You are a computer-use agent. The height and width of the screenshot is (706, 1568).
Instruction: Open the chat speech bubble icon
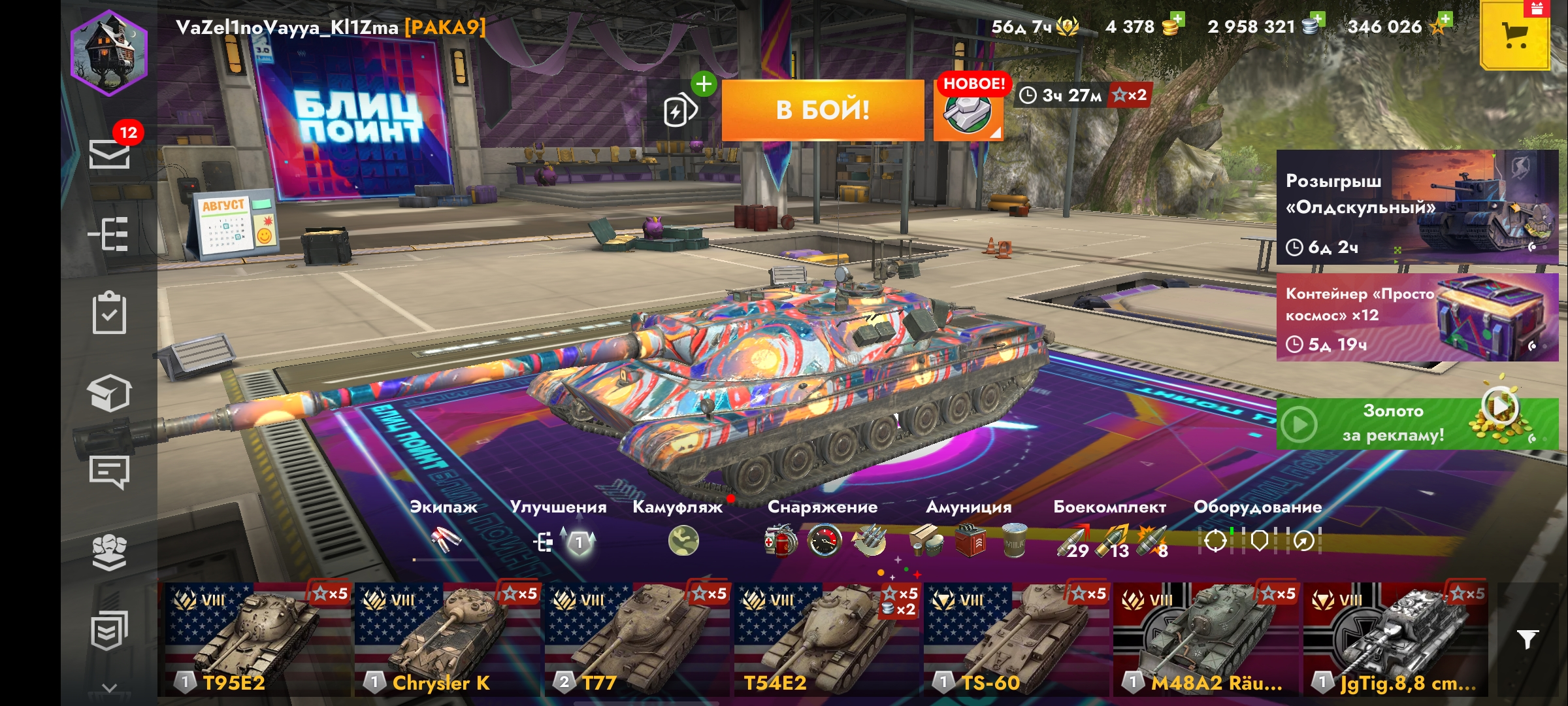click(109, 472)
